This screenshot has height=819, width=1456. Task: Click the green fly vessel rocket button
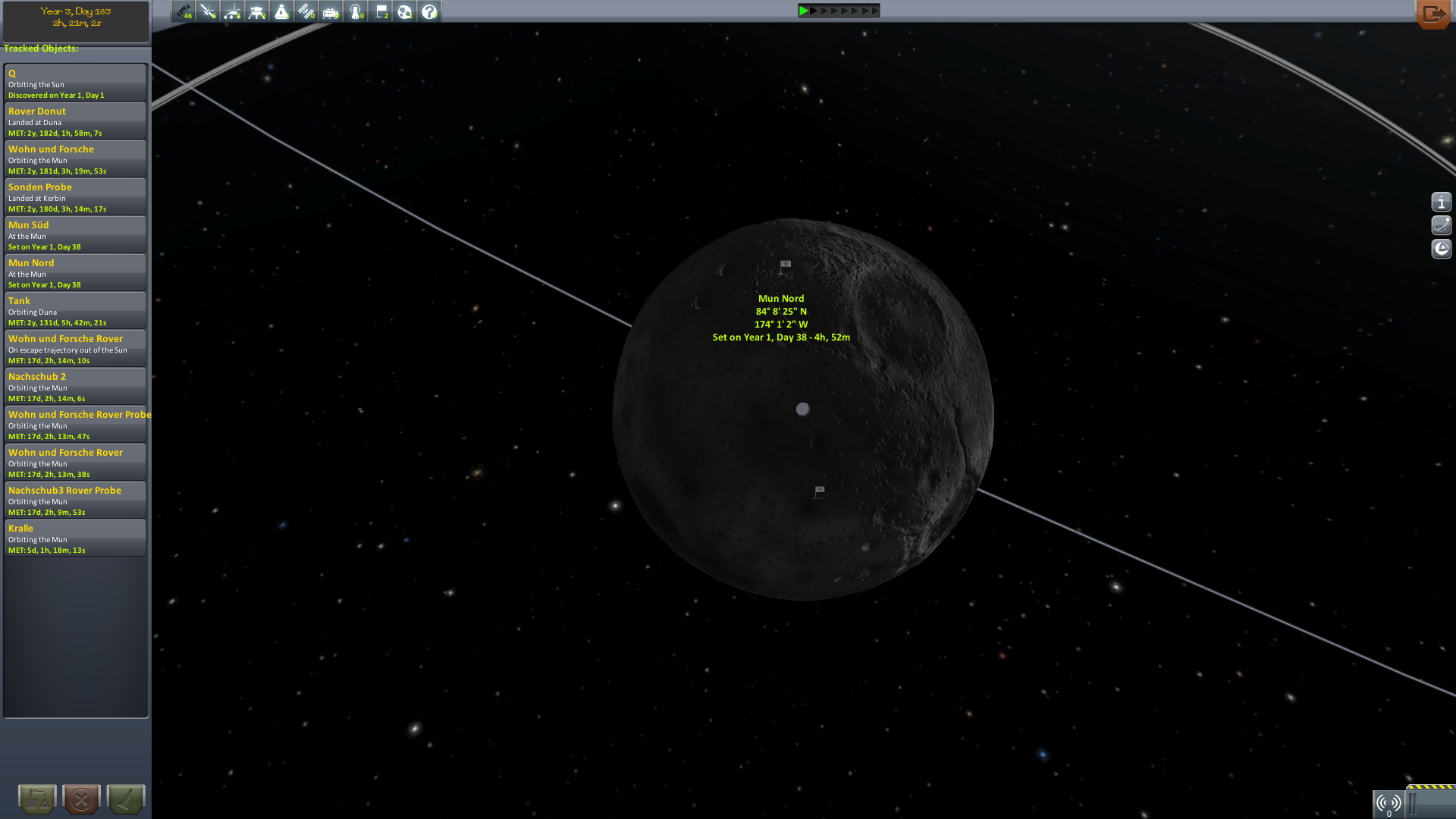[x=125, y=799]
